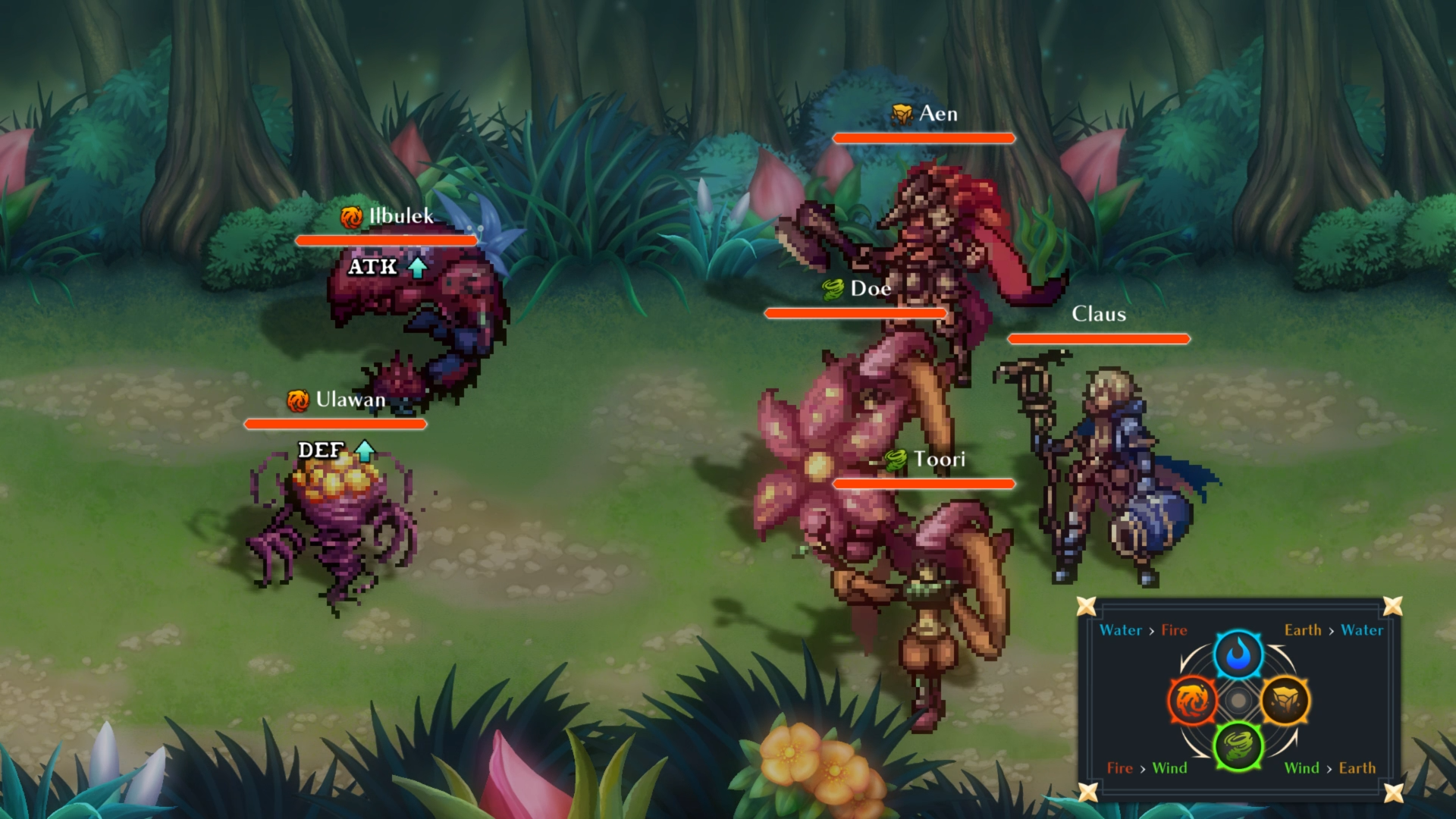The width and height of the screenshot is (1456, 819).
Task: Select the orange Fire element icon
Action: tap(1191, 701)
